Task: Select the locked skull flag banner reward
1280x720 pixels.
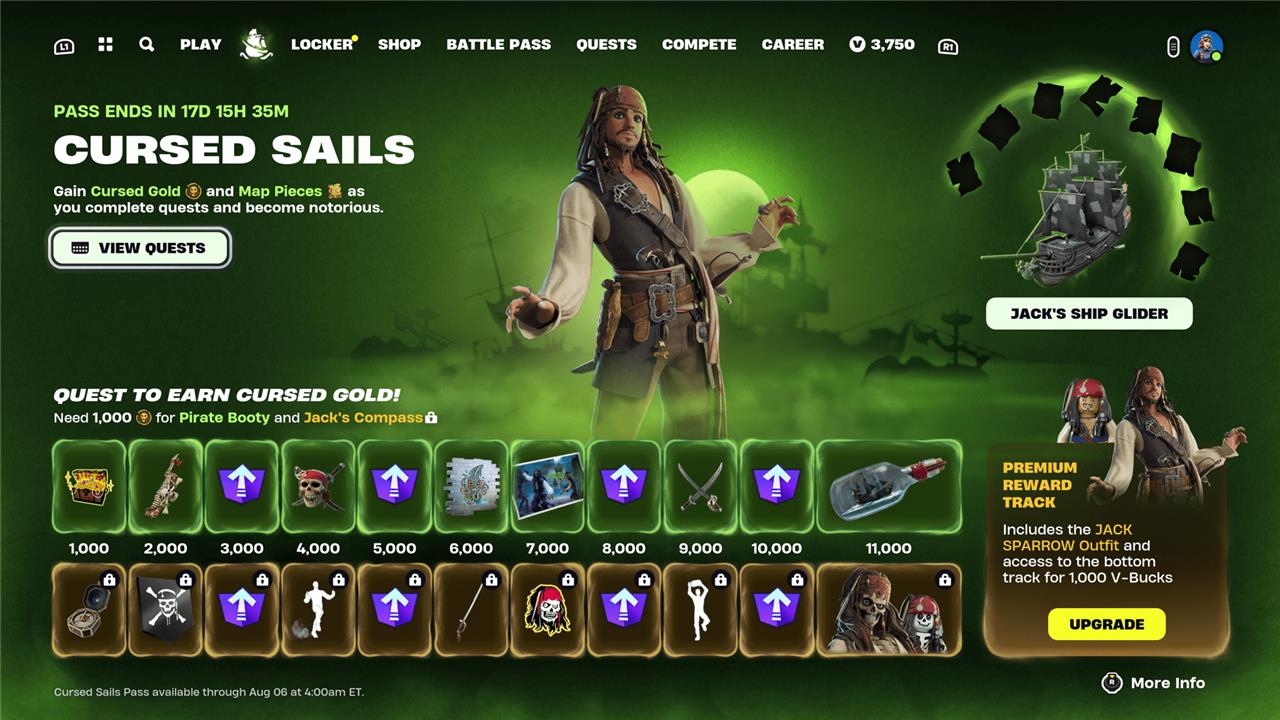Action: 165,609
